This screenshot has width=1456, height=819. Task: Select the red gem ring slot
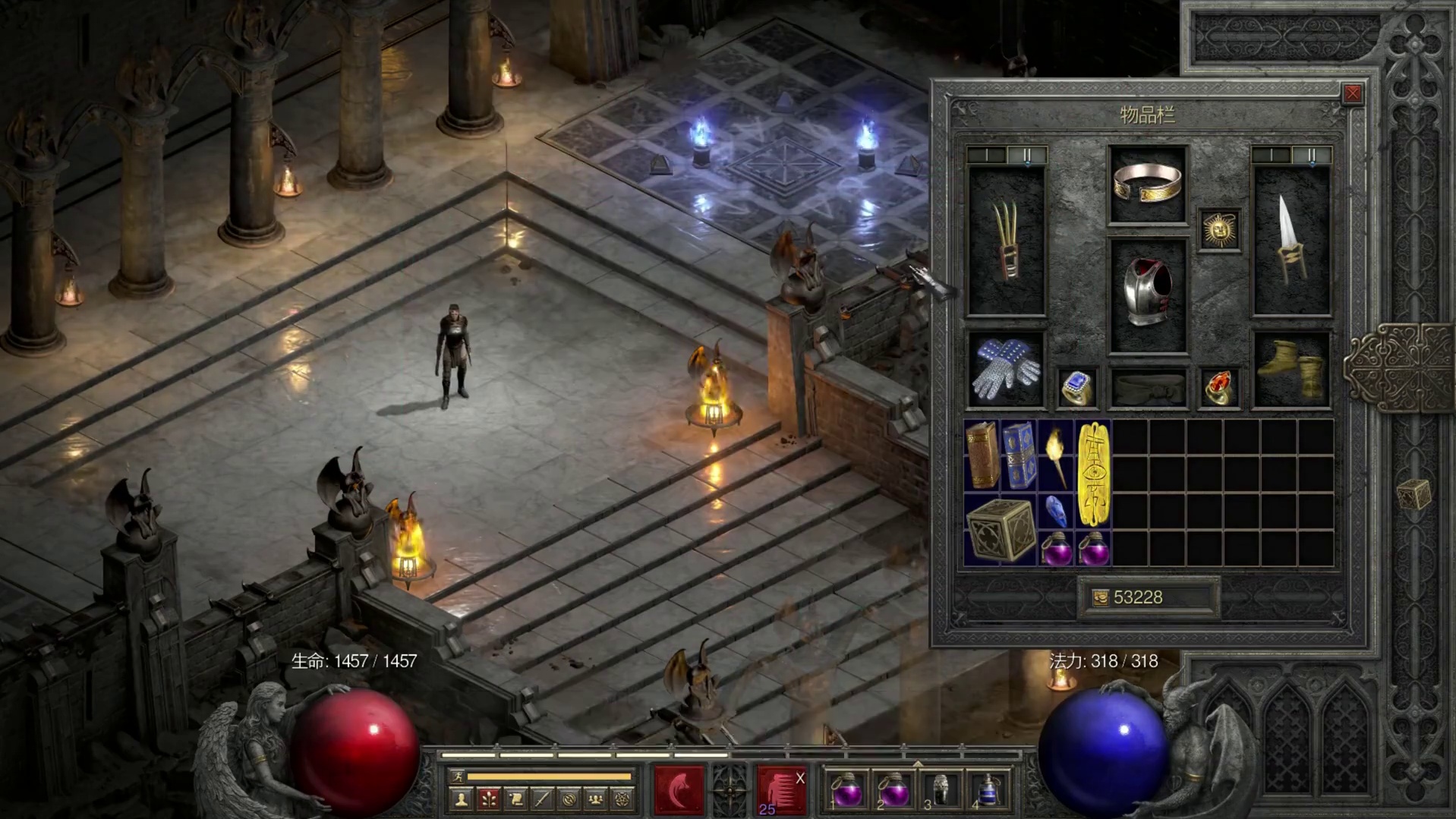[x=1219, y=389]
